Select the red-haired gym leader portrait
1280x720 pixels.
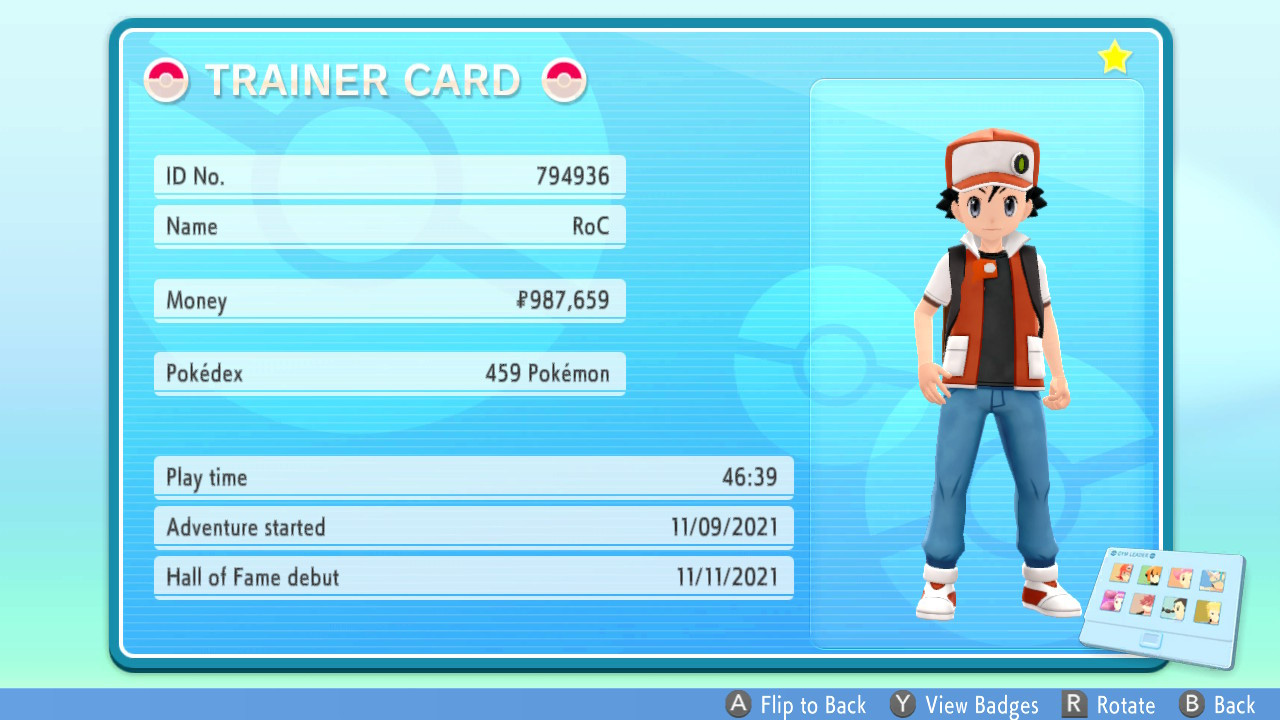1121,573
